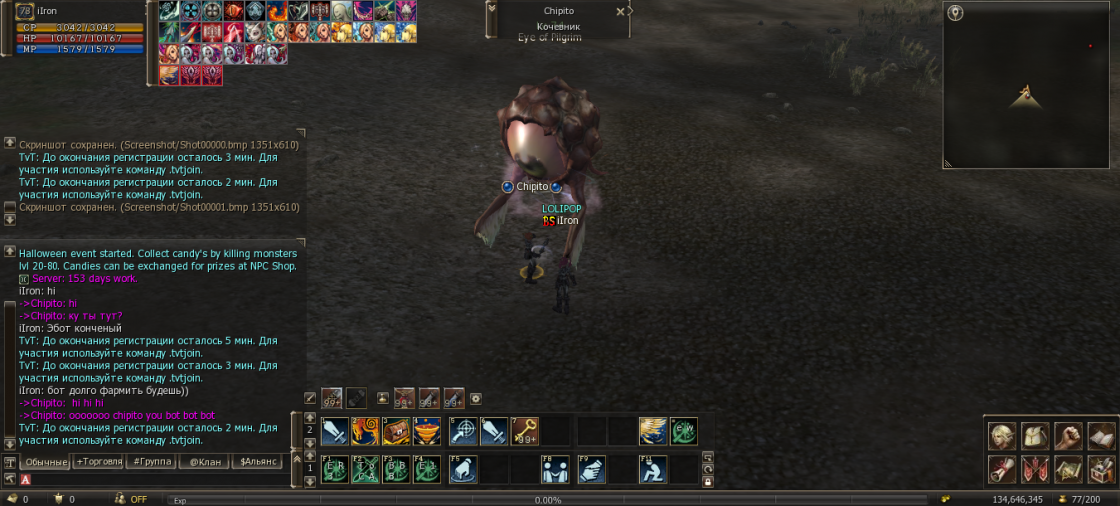Close the Chipito target window
This screenshot has width=1120, height=506.
[x=620, y=11]
